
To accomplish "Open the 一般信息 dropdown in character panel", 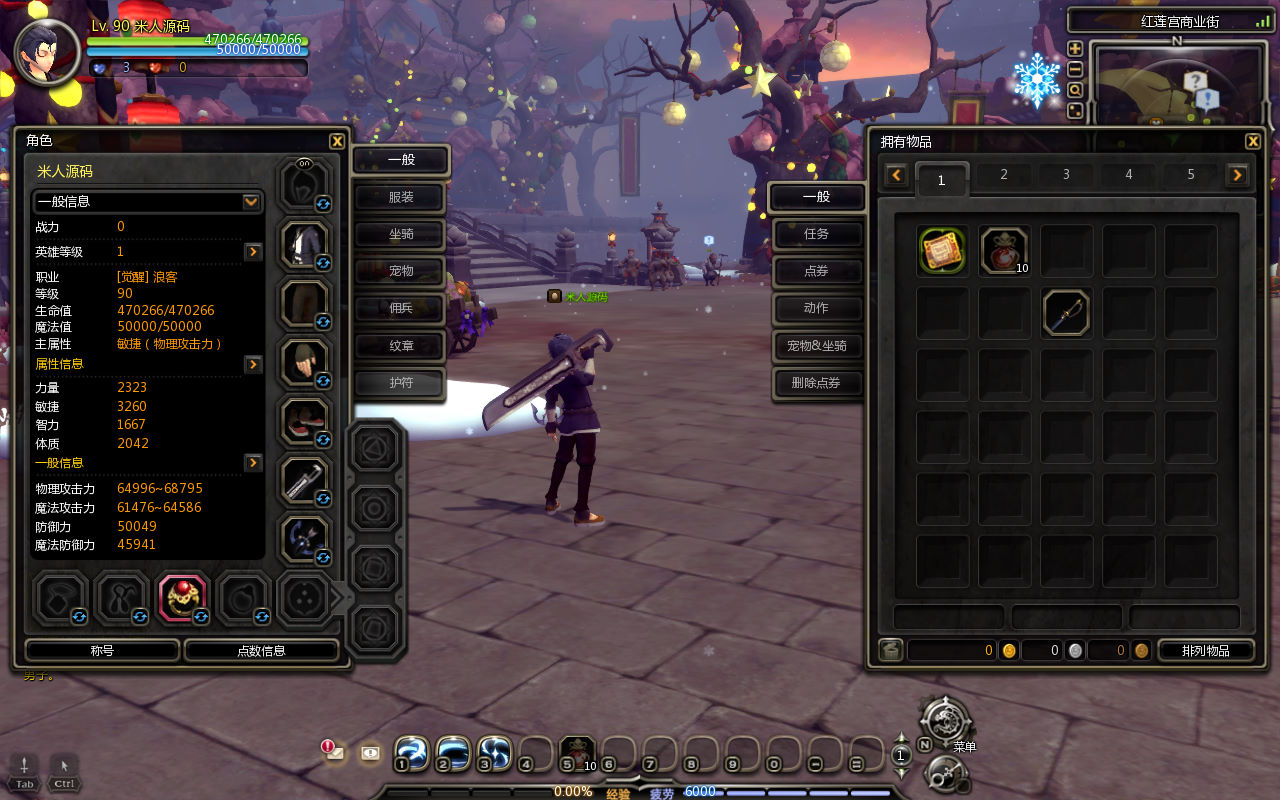I will (251, 202).
